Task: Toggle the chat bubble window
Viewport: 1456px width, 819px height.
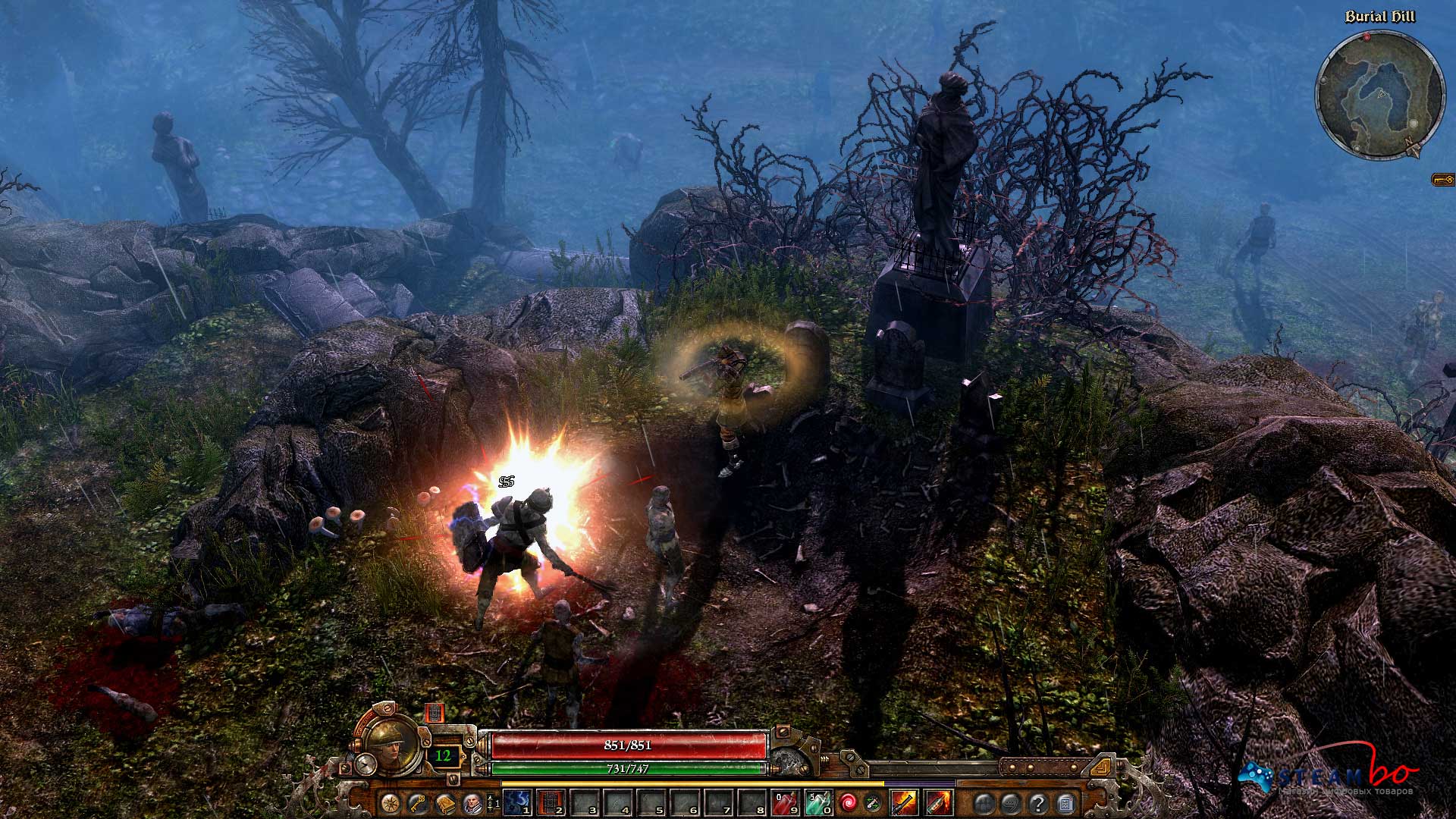Action: point(1012,805)
